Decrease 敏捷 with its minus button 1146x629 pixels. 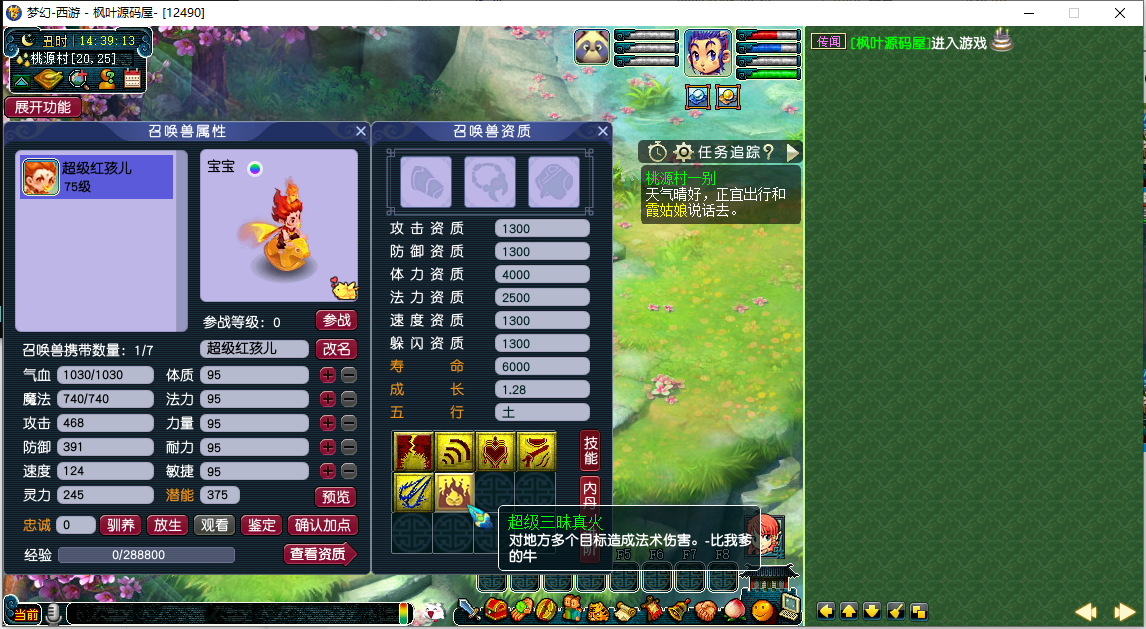pos(348,471)
